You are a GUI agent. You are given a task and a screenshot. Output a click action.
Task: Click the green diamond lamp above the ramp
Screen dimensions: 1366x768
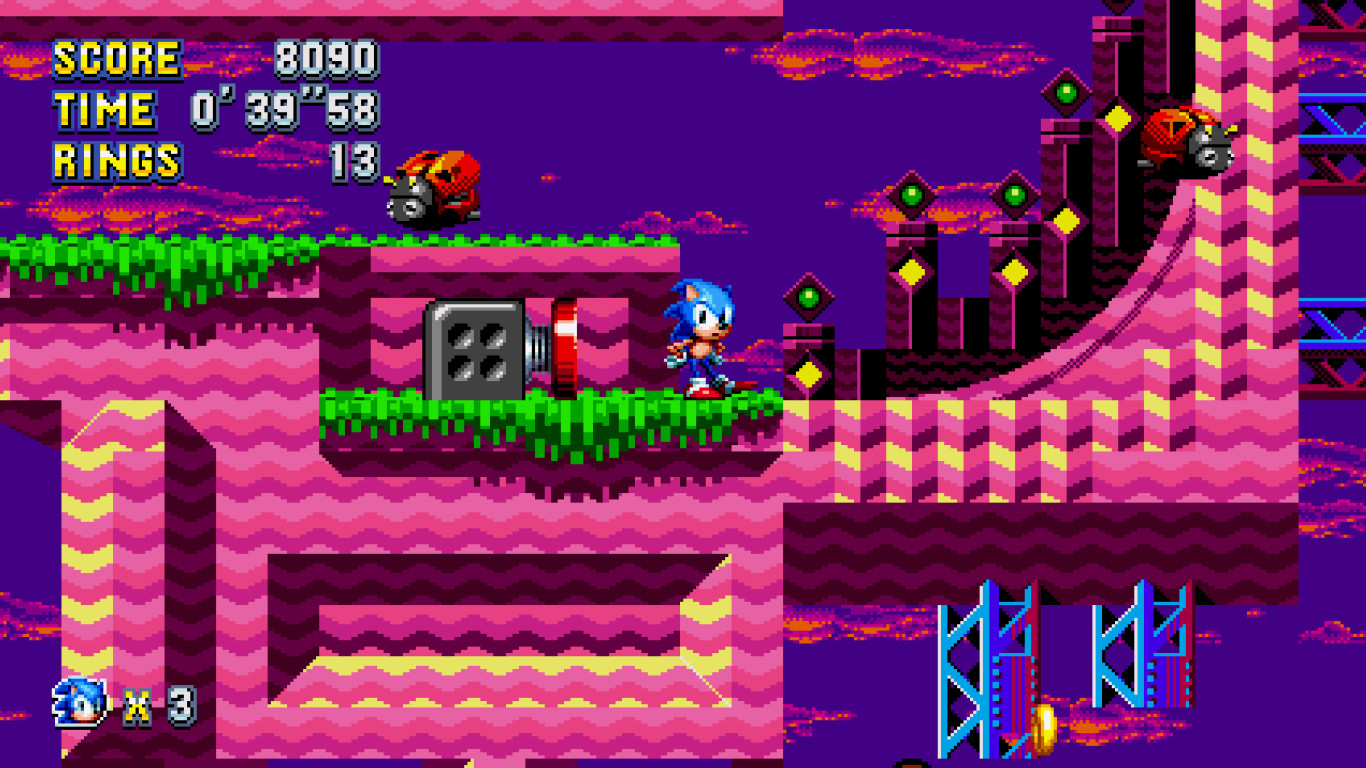coord(1015,193)
